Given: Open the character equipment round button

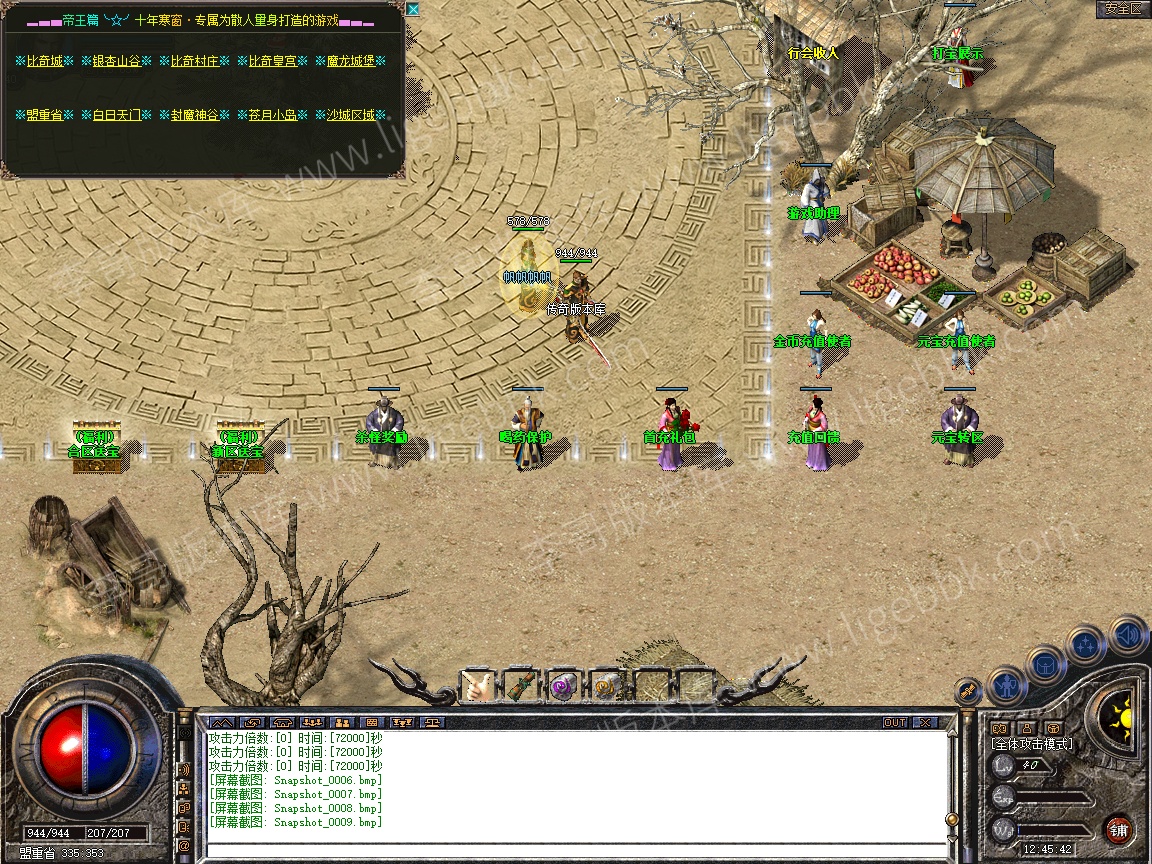Looking at the screenshot, I should tap(1006, 686).
